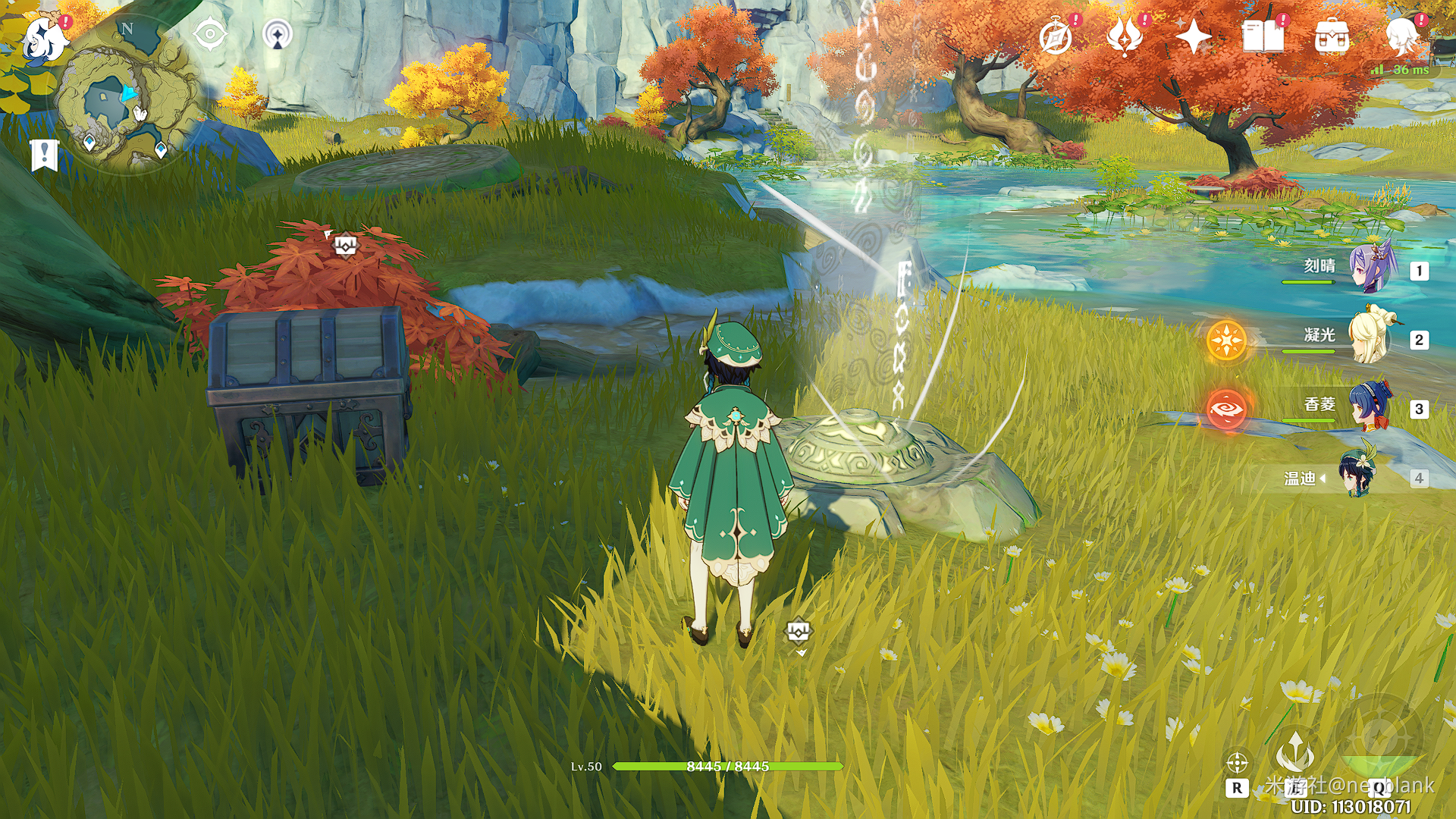Screen dimensions: 1456x819
Task: Select active character 温迪 in the party list
Action: (1357, 477)
